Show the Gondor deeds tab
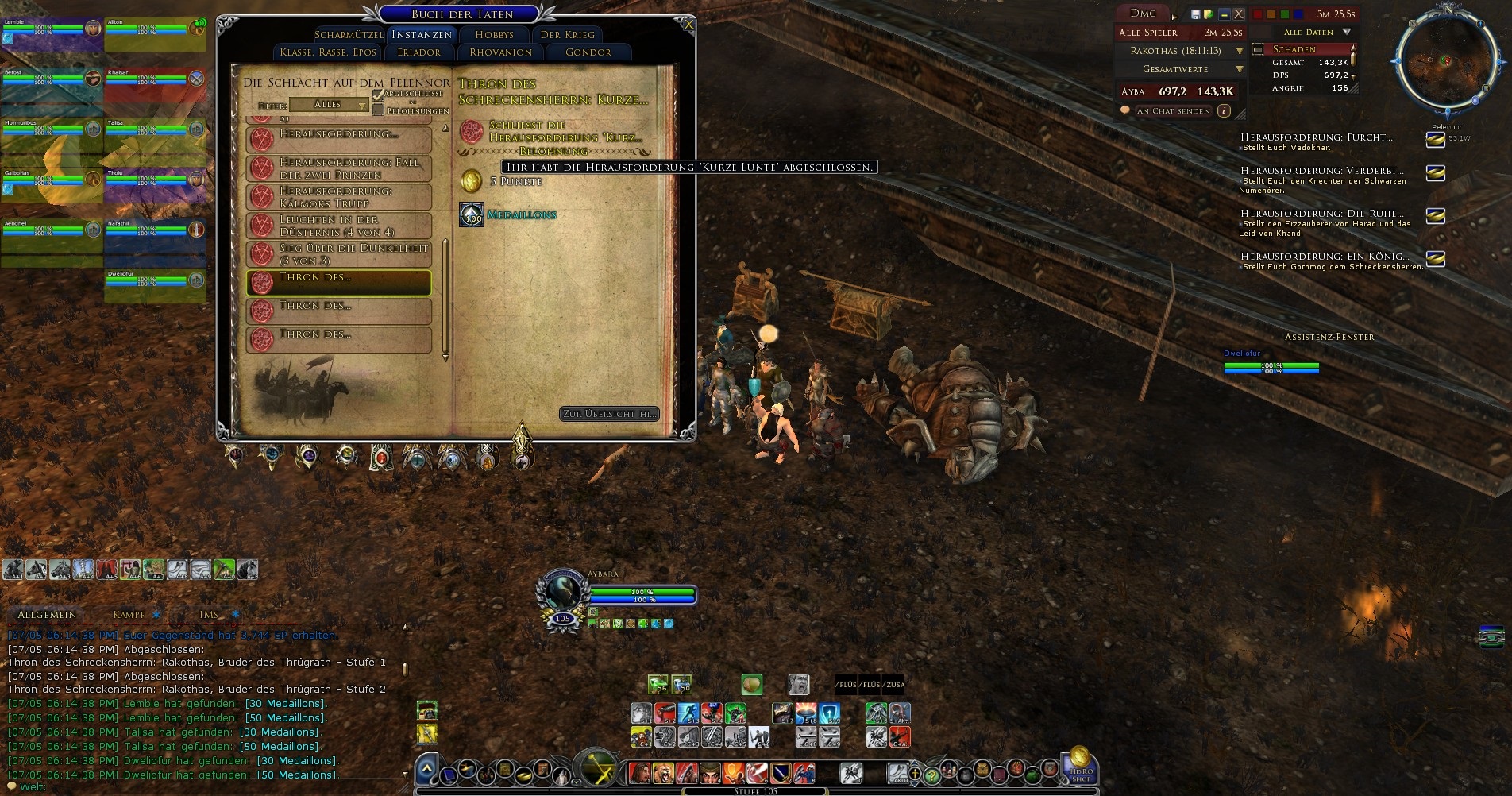The image size is (1512, 796). coord(588,52)
